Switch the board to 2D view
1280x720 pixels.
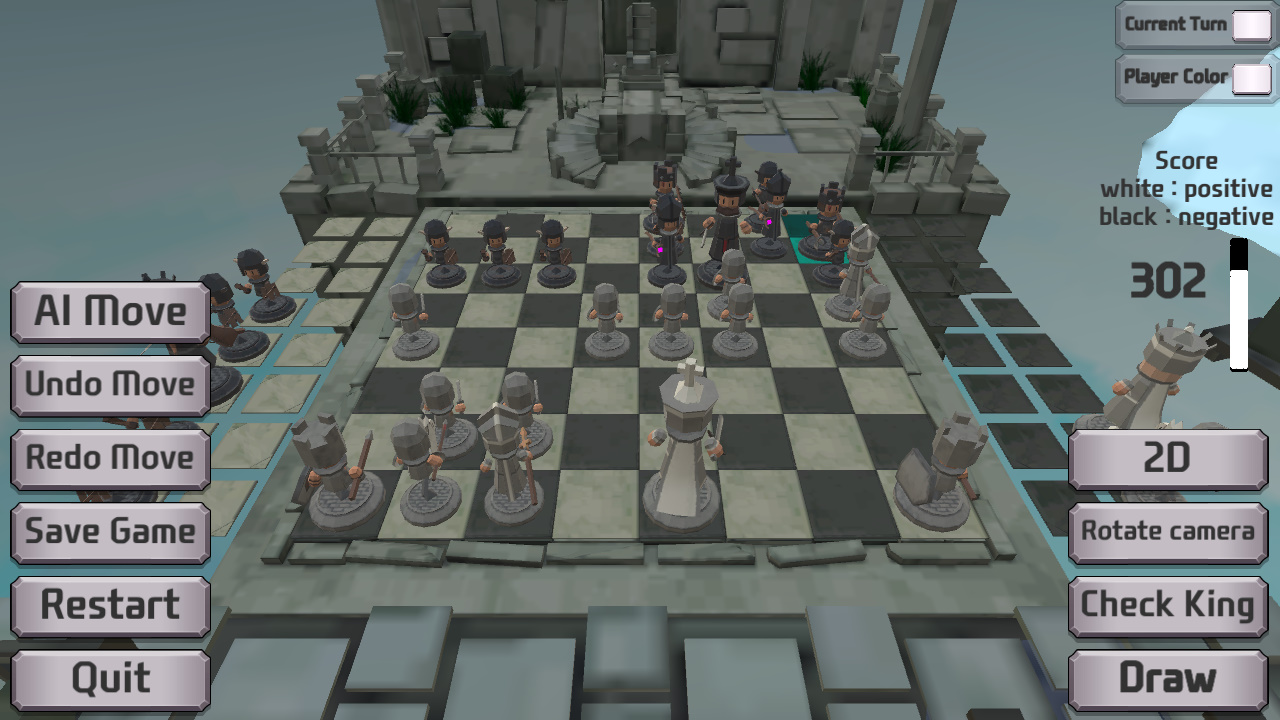[x=1167, y=459]
